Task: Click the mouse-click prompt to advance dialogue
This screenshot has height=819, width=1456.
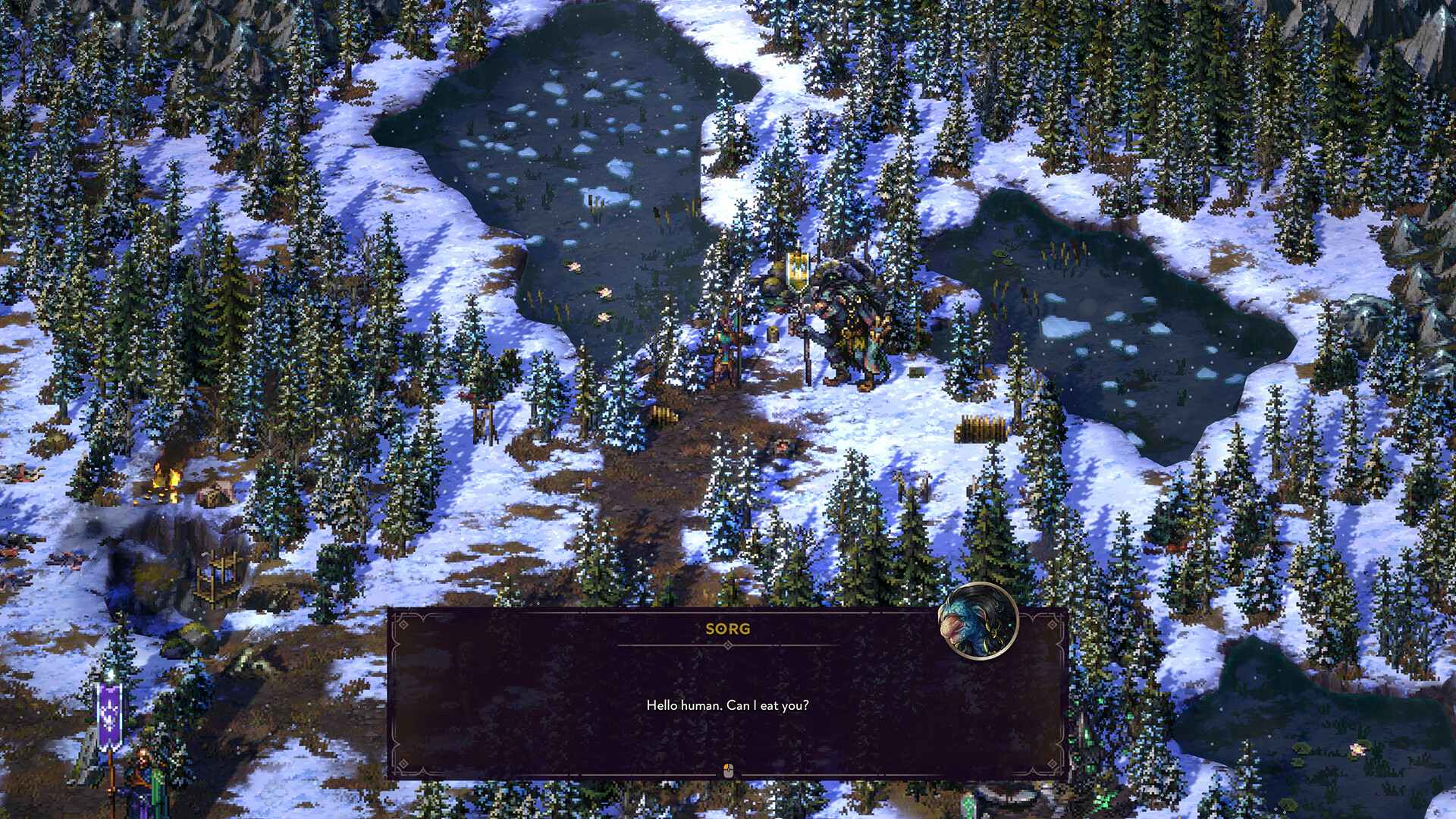Action: (728, 769)
